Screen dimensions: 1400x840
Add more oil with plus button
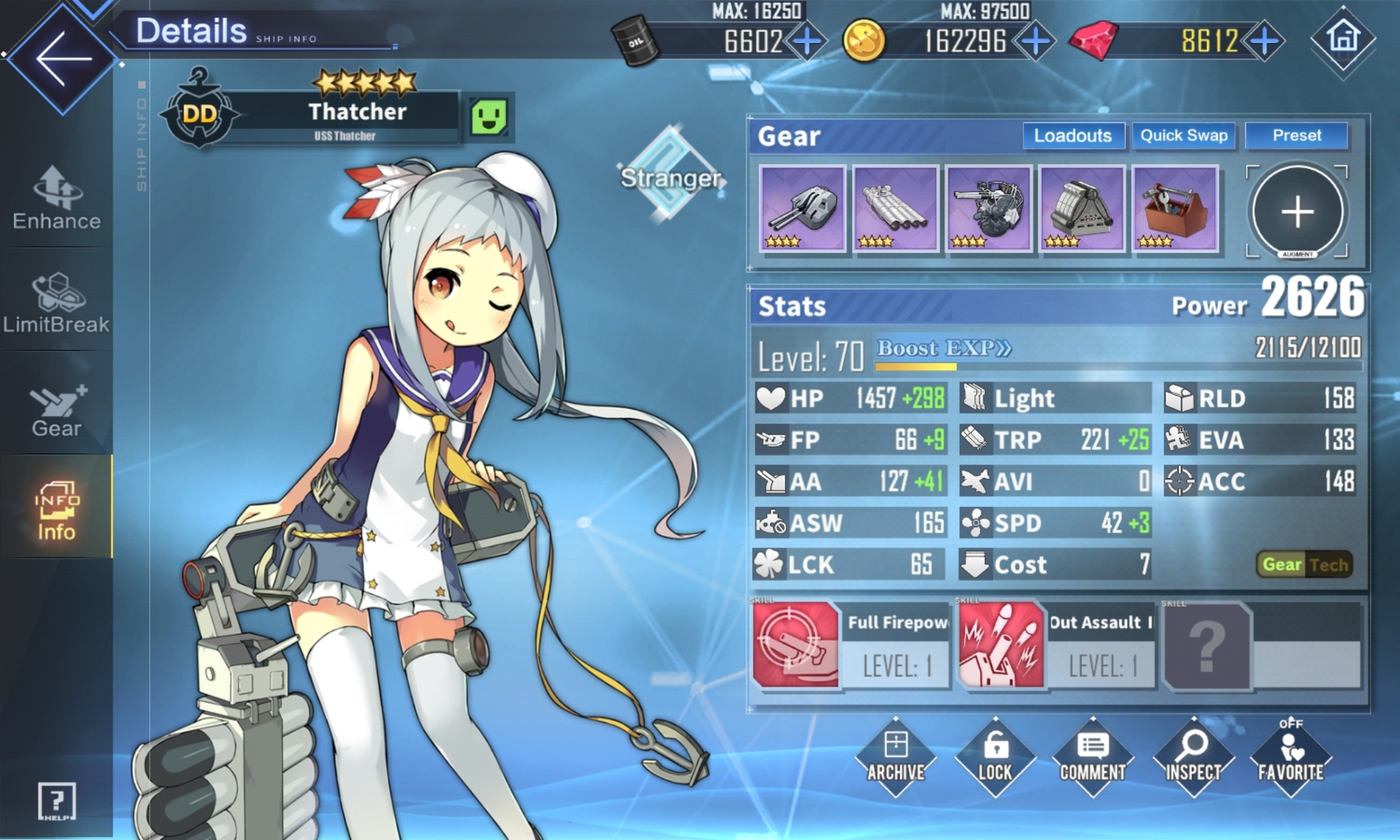[x=807, y=42]
